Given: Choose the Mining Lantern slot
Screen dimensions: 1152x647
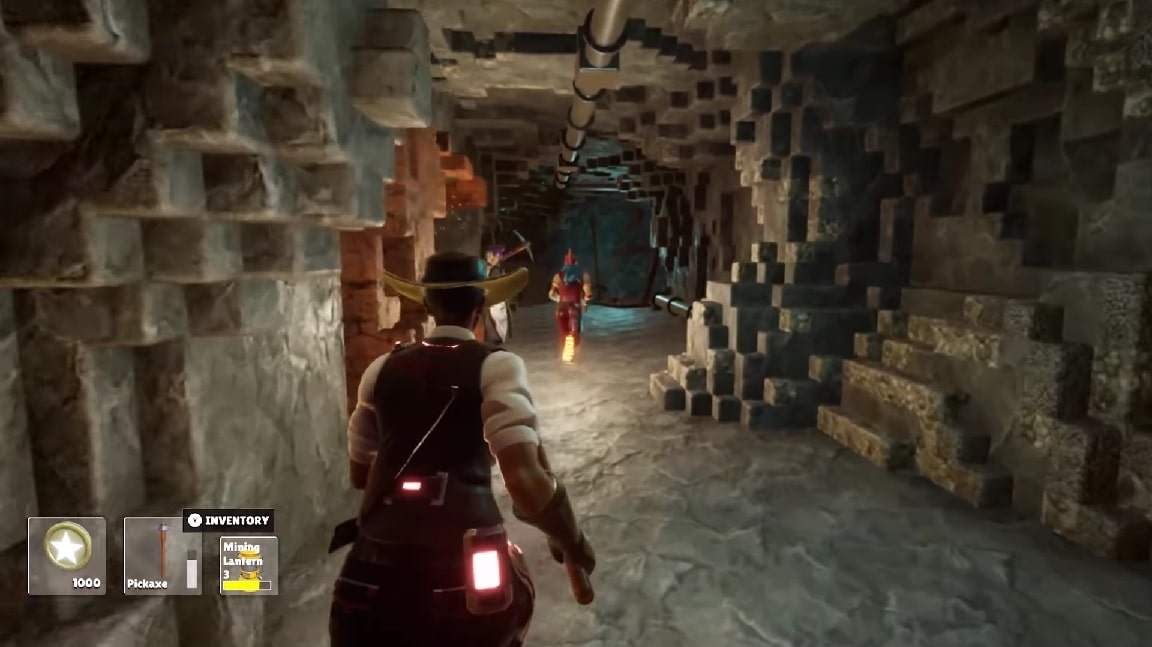Looking at the screenshot, I should 248,565.
